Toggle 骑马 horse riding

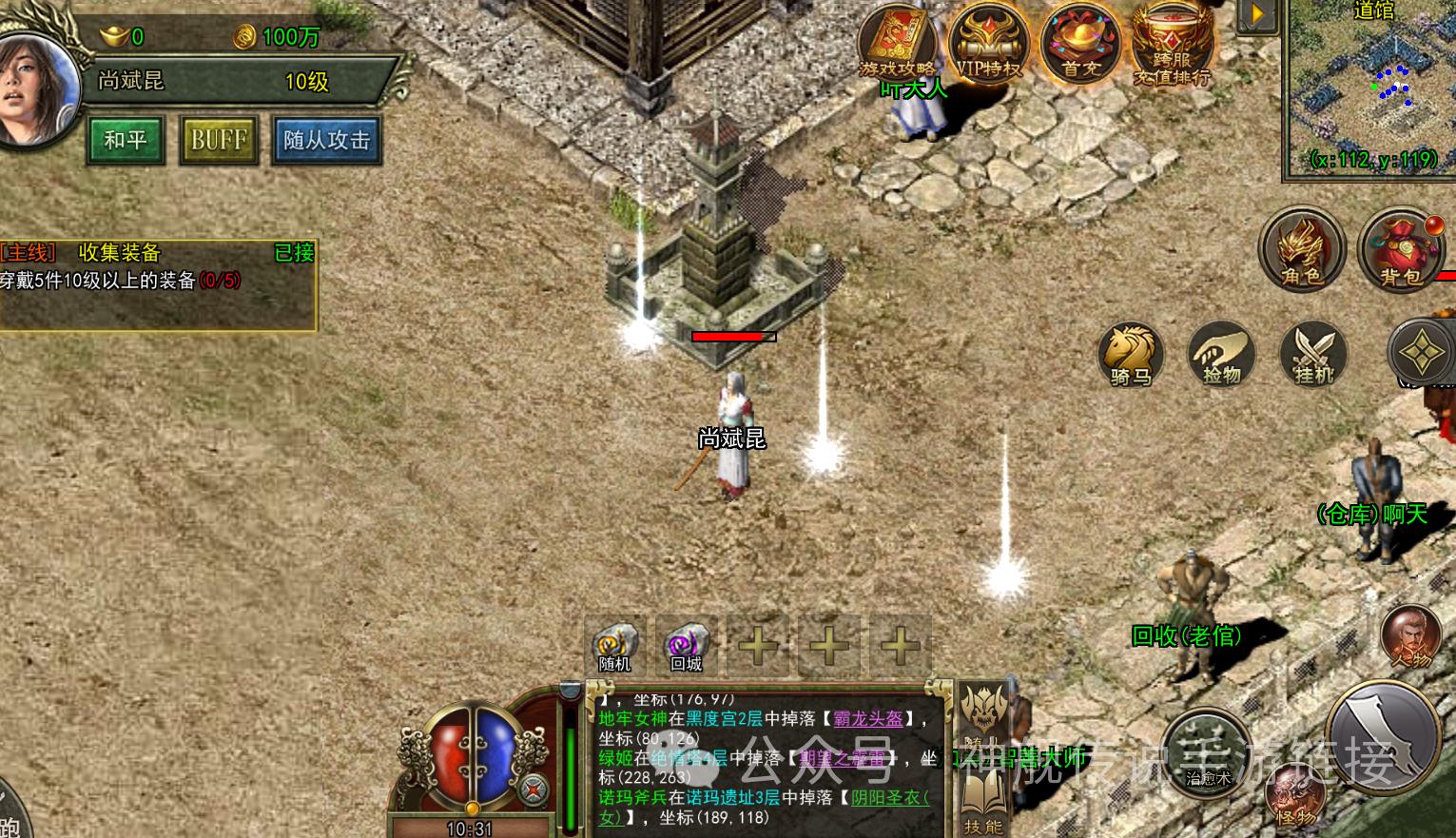click(x=1131, y=354)
